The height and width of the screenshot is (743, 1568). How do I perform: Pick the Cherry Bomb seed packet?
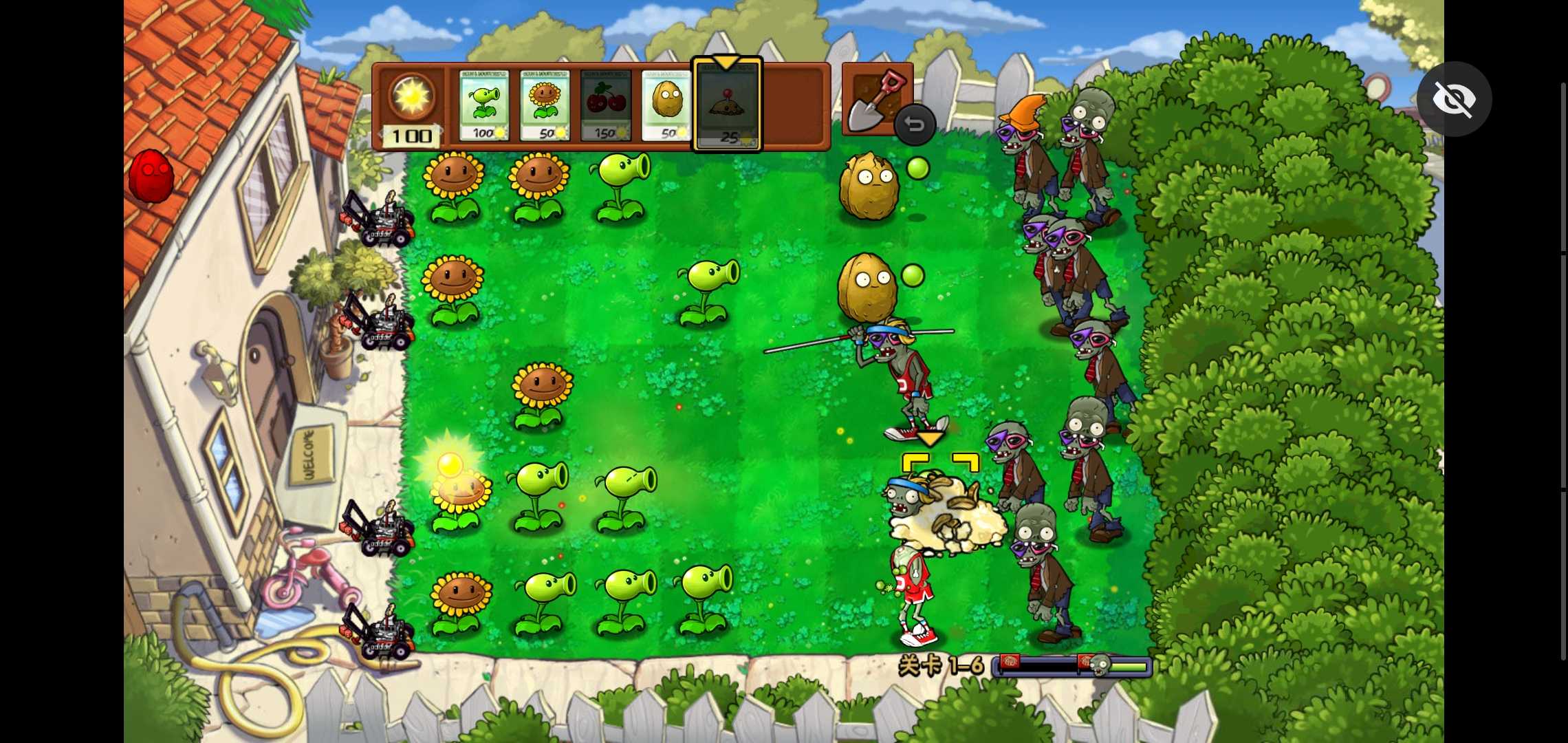pos(605,105)
